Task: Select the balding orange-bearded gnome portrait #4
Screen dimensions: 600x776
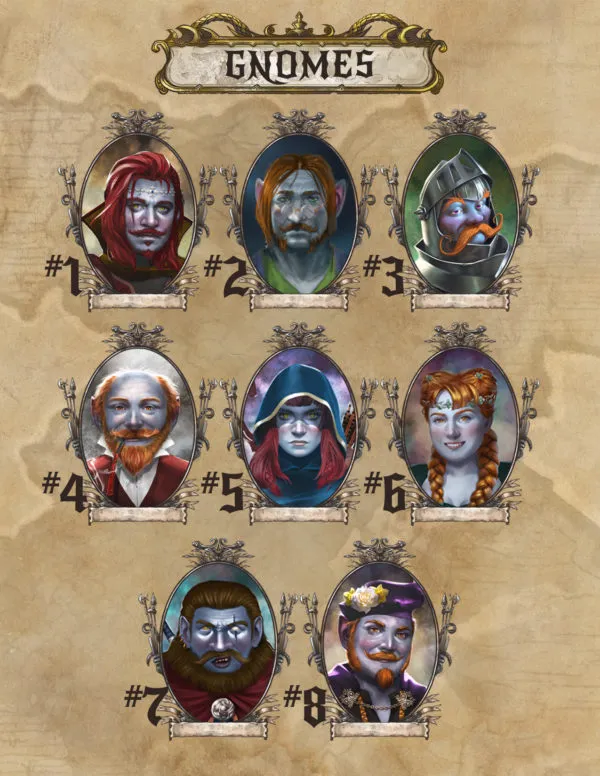Action: click(138, 428)
